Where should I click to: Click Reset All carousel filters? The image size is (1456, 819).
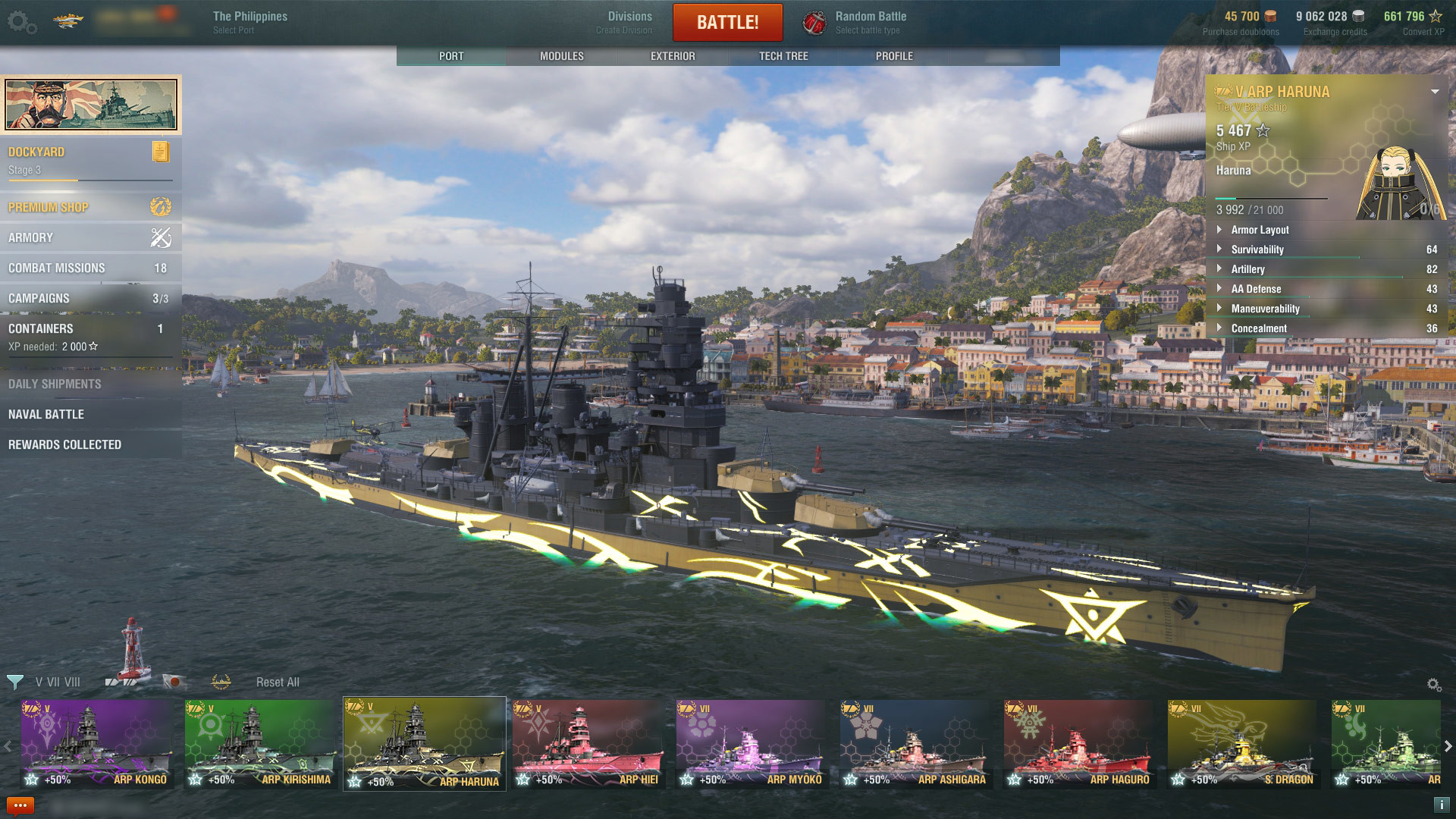(278, 682)
